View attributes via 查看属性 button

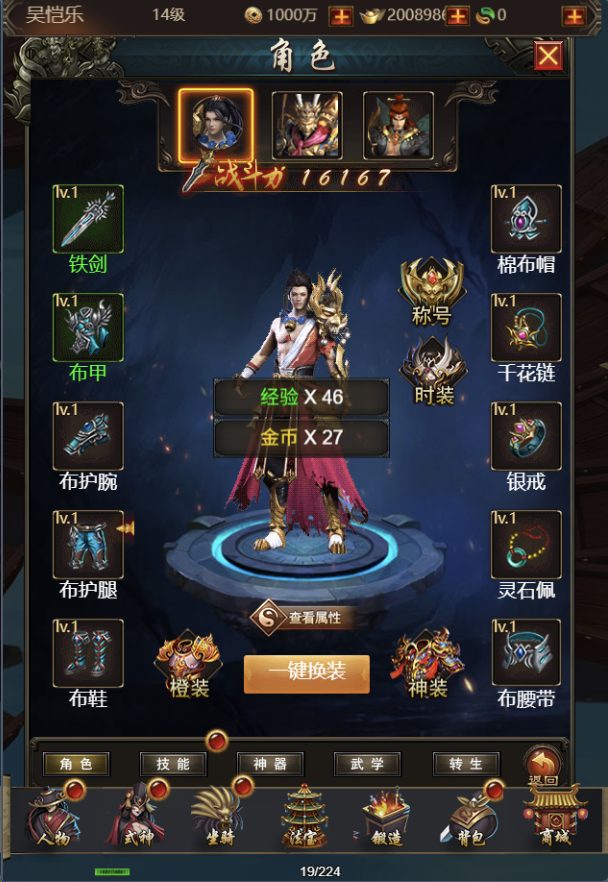point(307,617)
